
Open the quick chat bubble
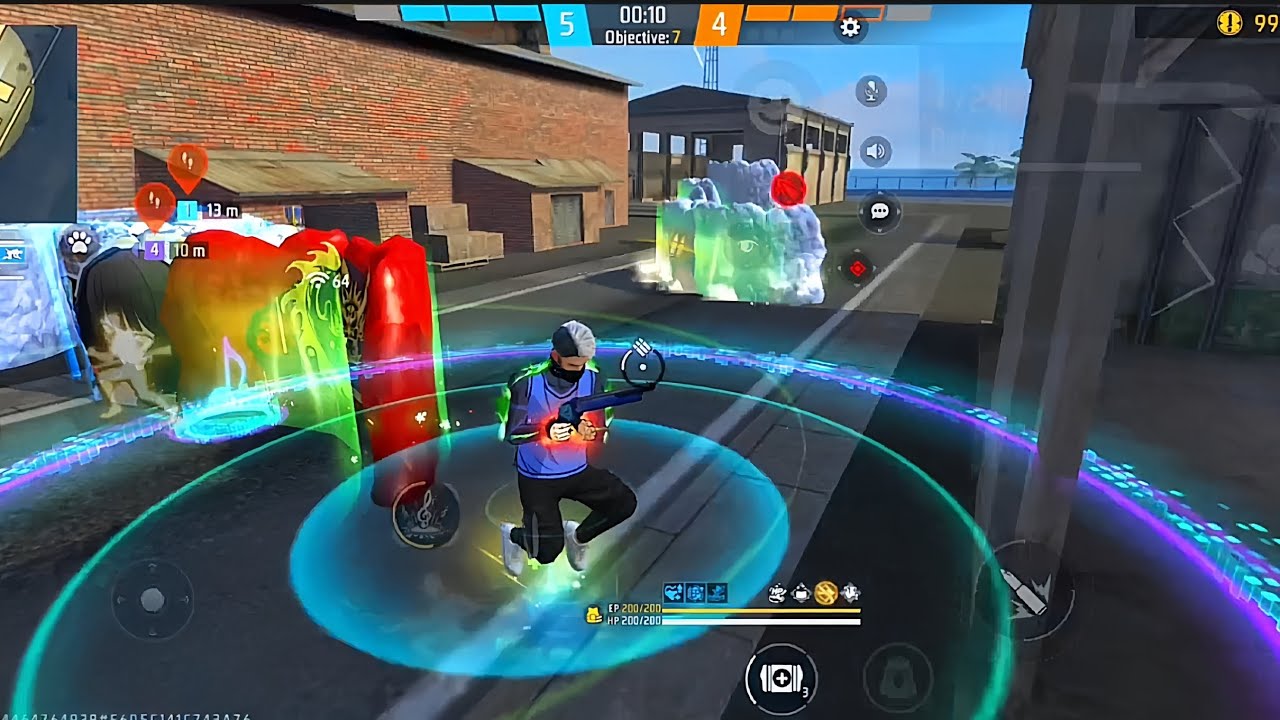(880, 211)
